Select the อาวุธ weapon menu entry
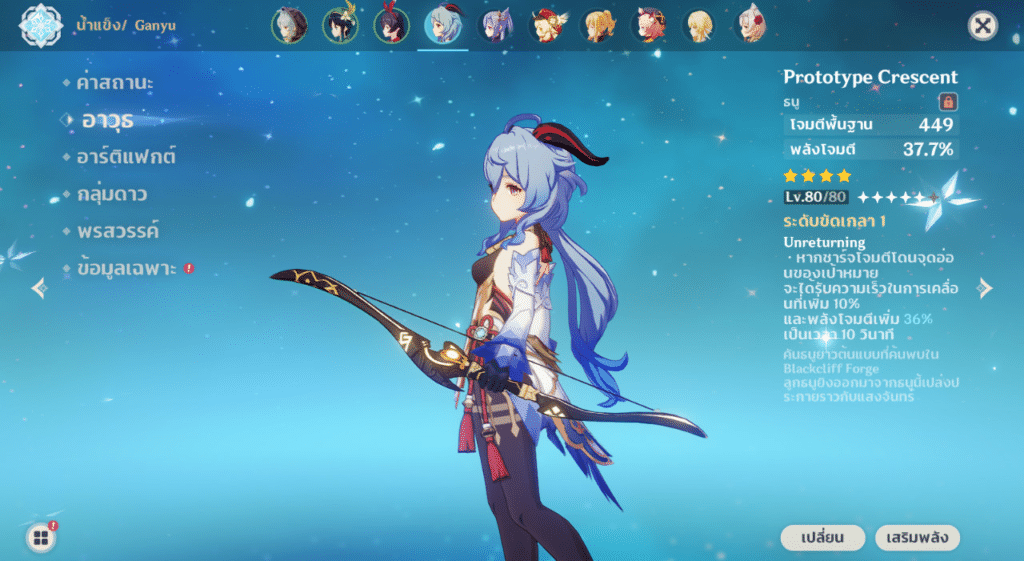The image size is (1024, 561). [107, 120]
